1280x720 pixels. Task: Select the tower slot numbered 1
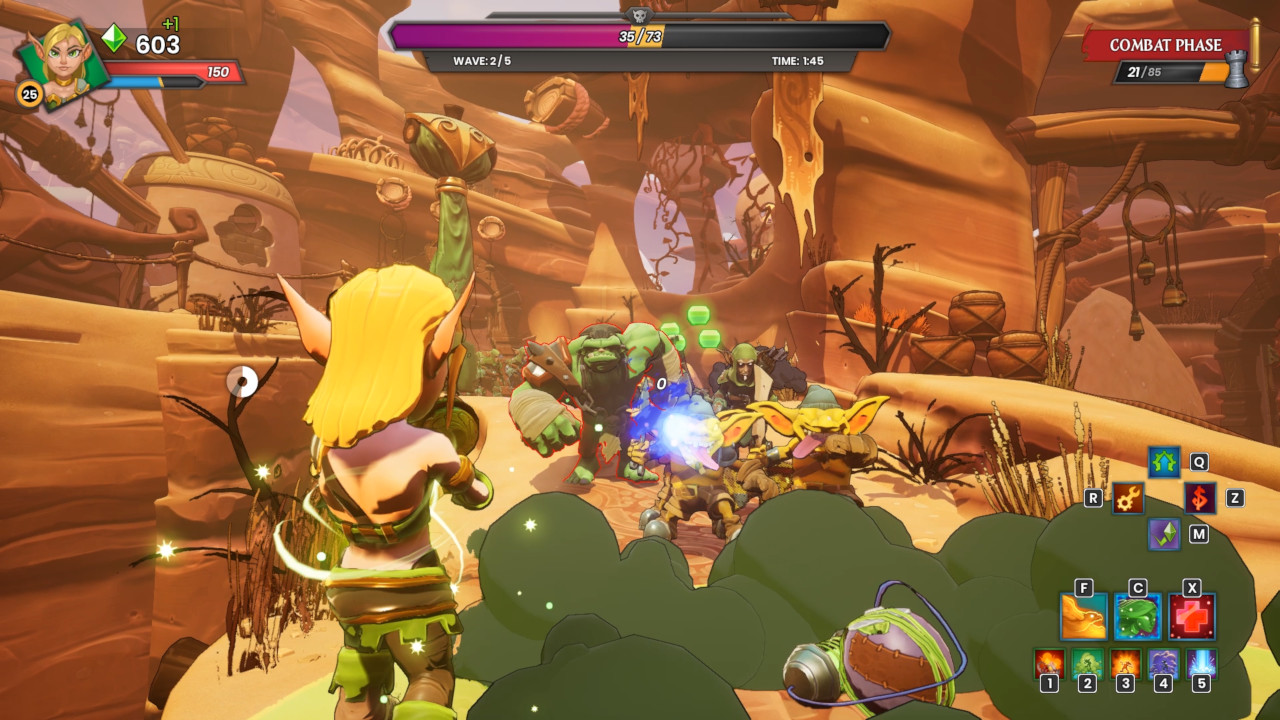[x=1049, y=662]
